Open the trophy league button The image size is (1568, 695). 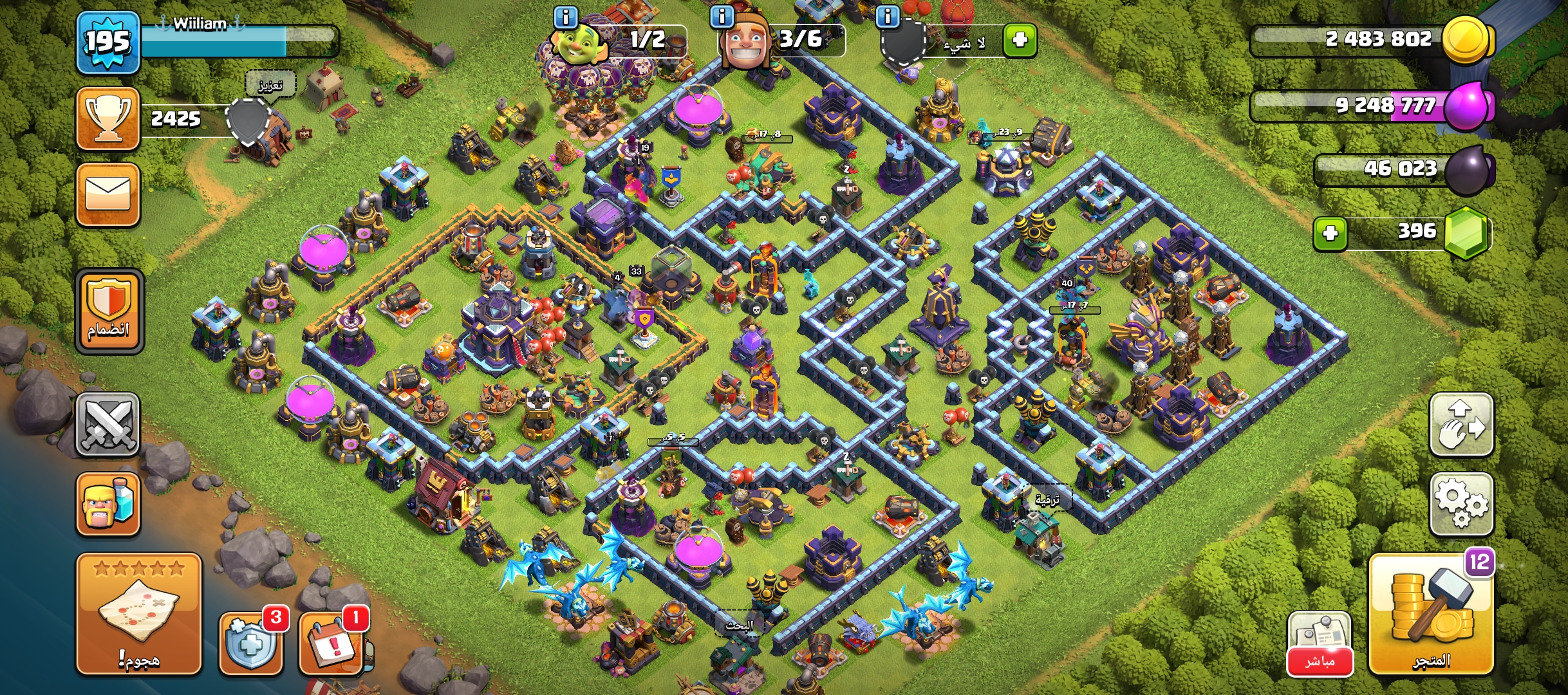pos(107,118)
